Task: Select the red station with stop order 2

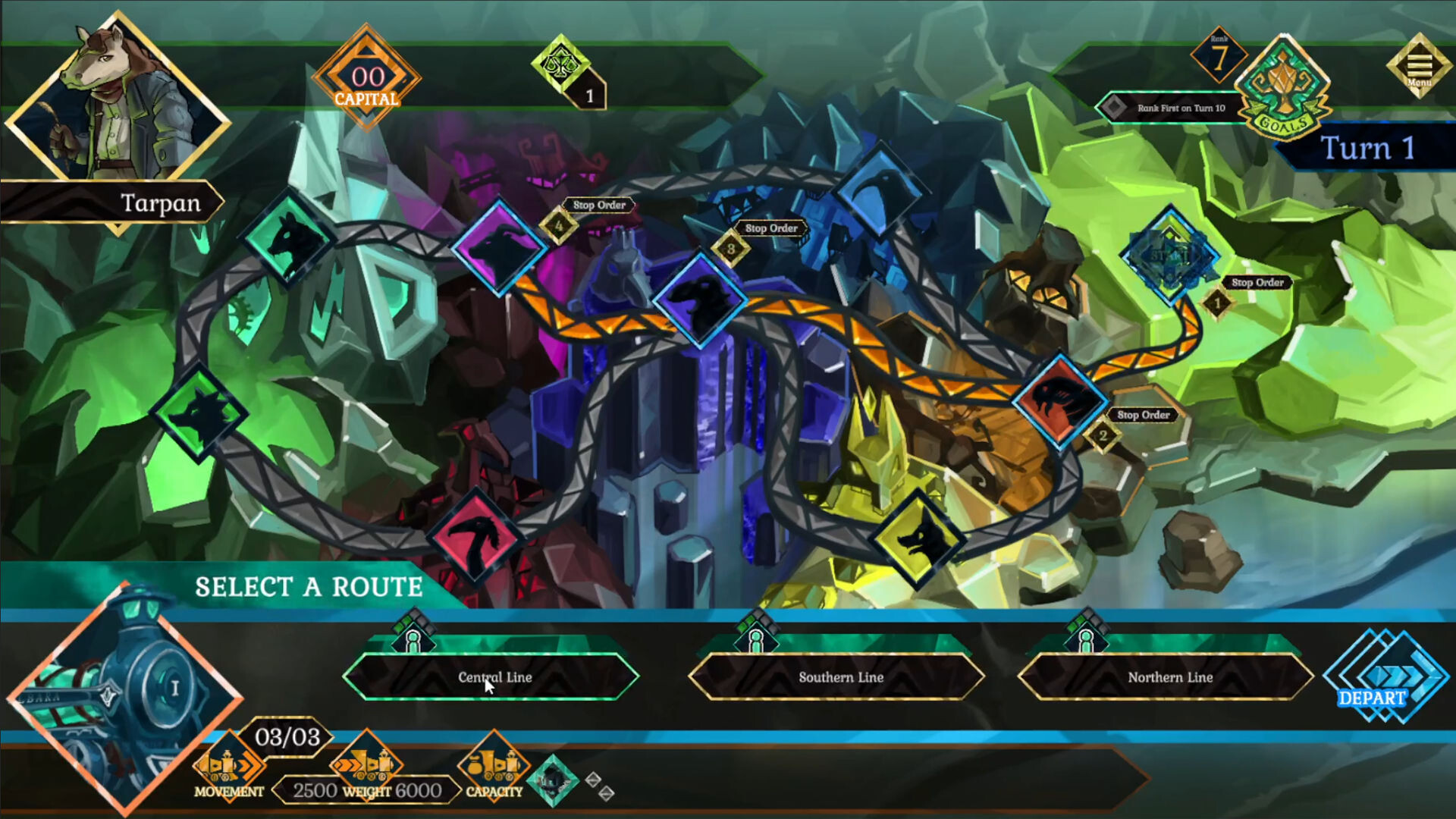Action: 1060,400
